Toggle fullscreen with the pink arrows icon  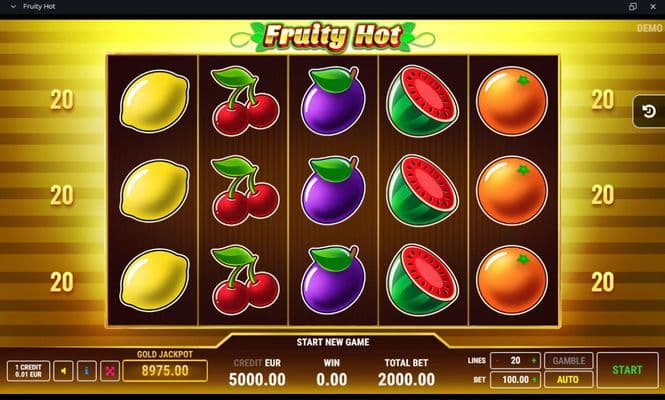[111, 371]
